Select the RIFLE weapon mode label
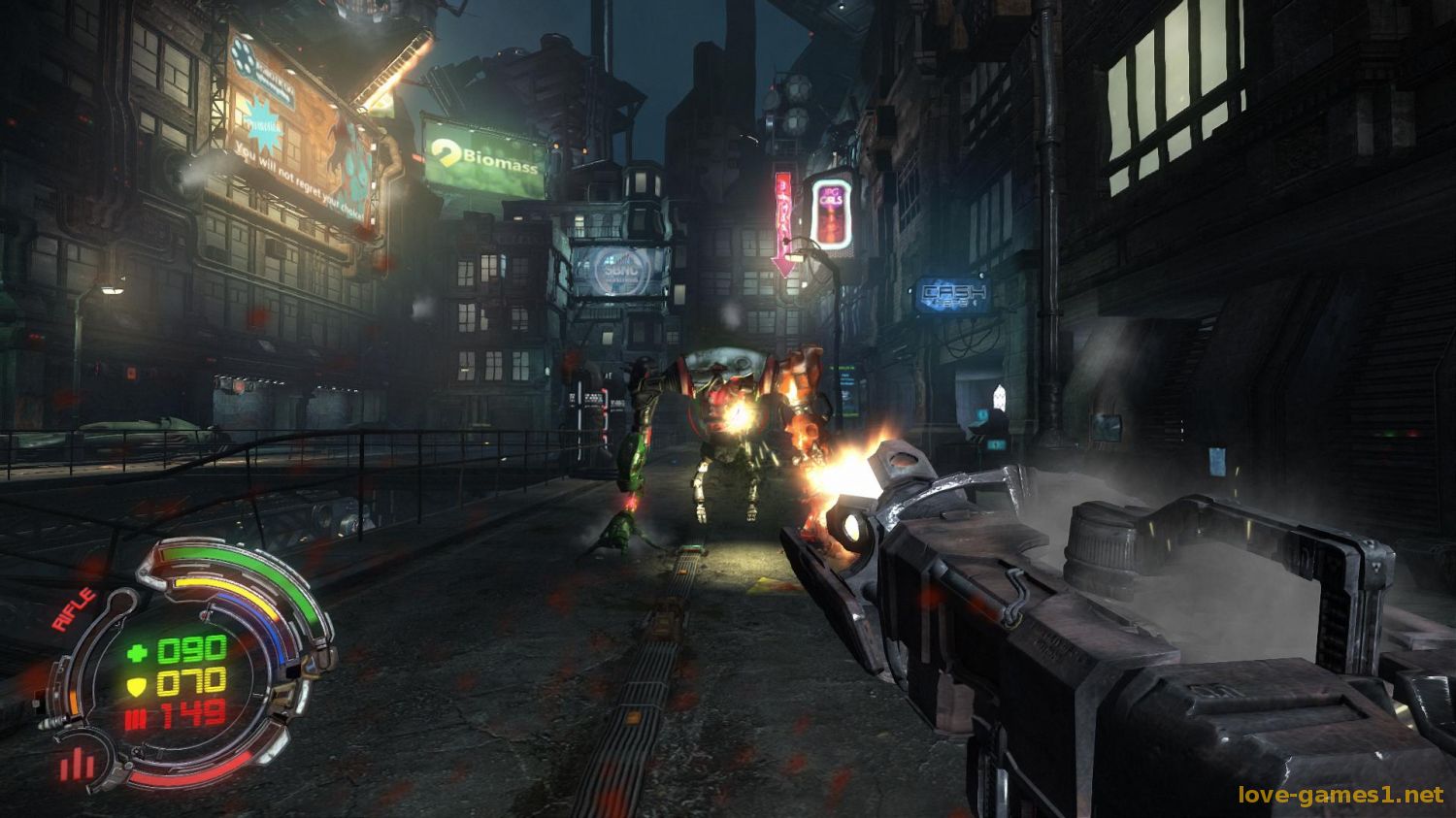1456x818 pixels. click(x=74, y=611)
